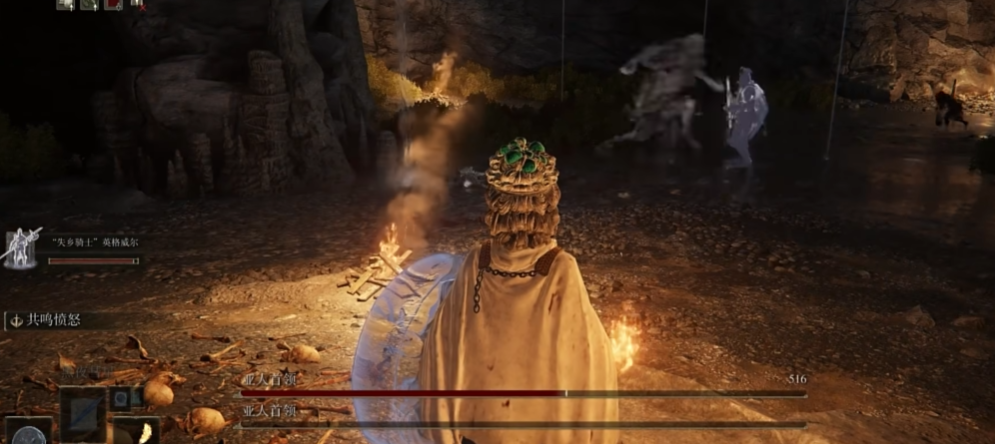Click the small blue ring item slot
995x444 pixels.
[x=121, y=399]
